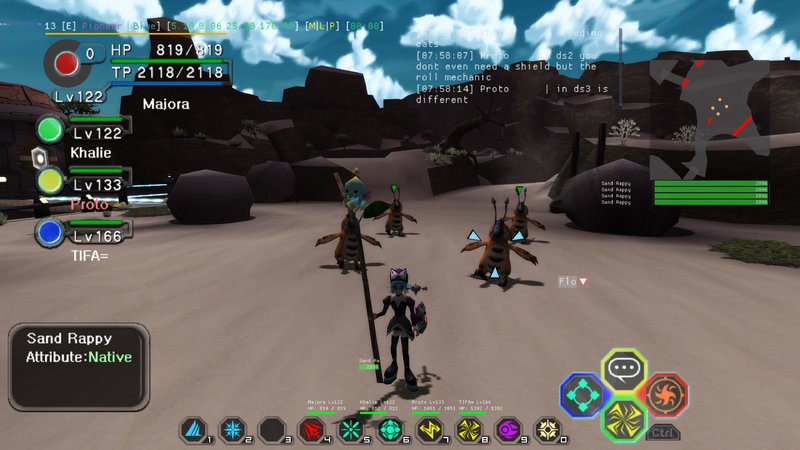Use the red fire technique in slot 4
Viewport: 800px width, 450px height.
tap(311, 431)
